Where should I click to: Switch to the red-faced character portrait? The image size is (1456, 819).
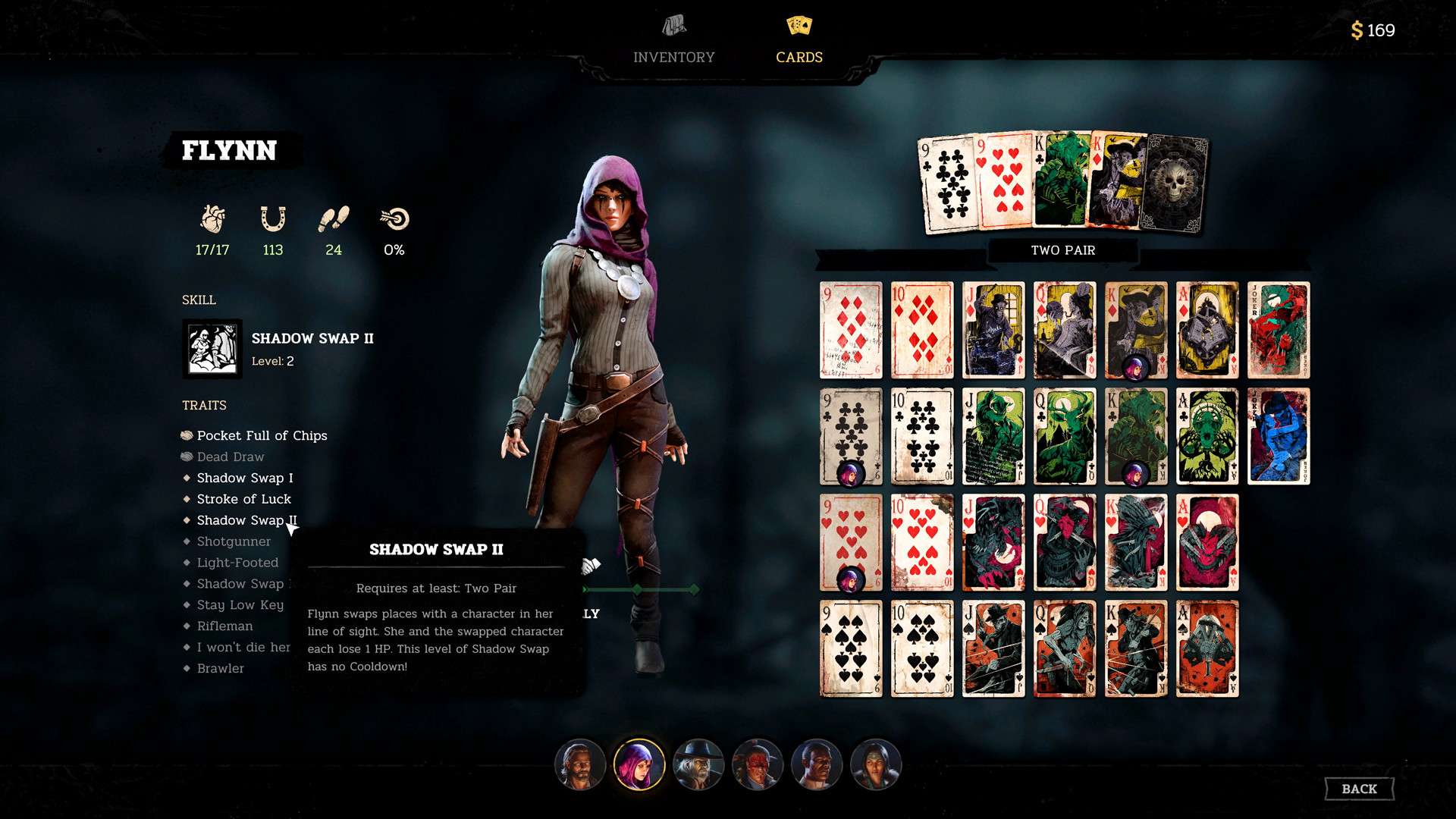[x=757, y=764]
